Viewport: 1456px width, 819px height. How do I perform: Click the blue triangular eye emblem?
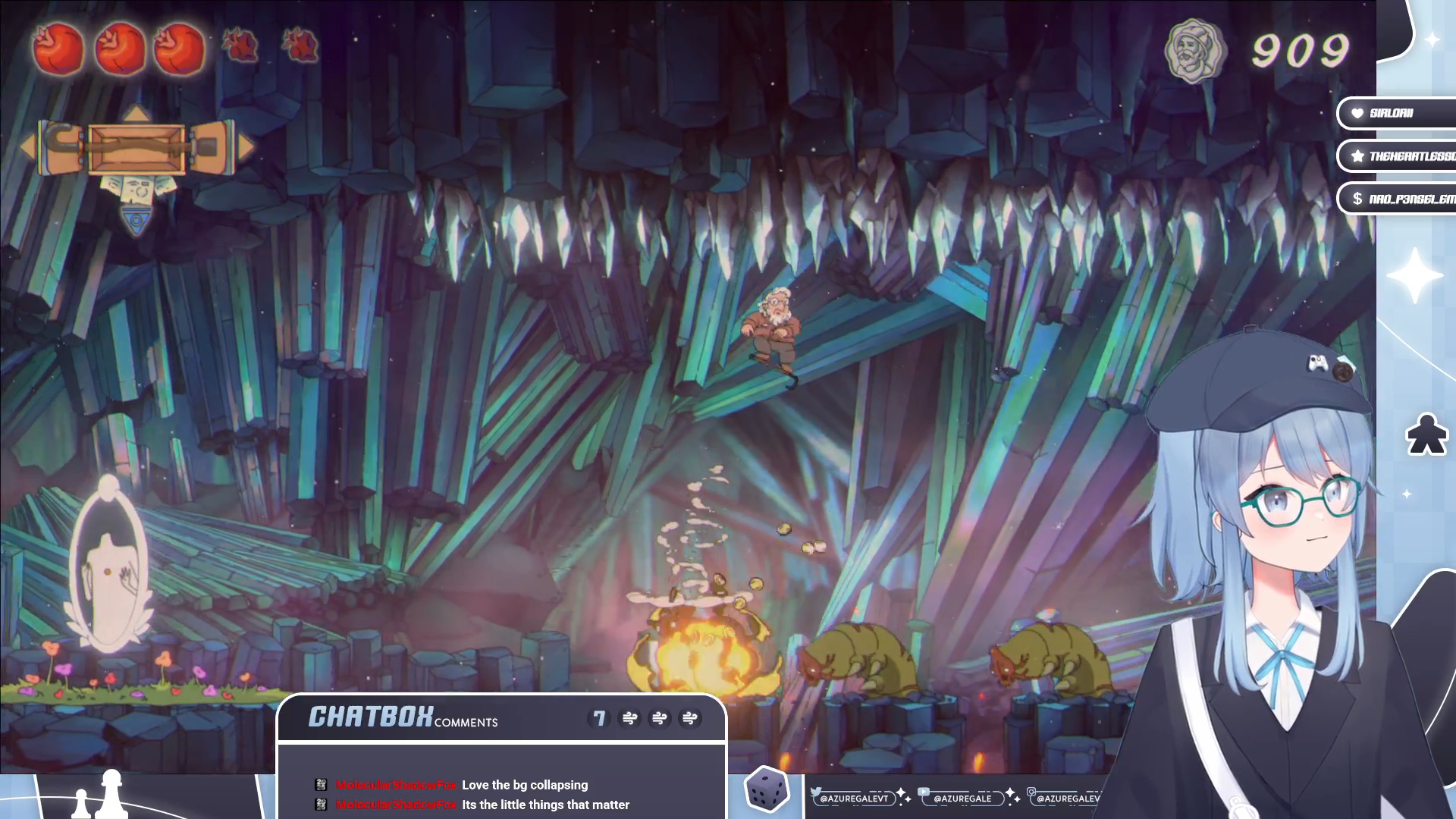coord(136,220)
